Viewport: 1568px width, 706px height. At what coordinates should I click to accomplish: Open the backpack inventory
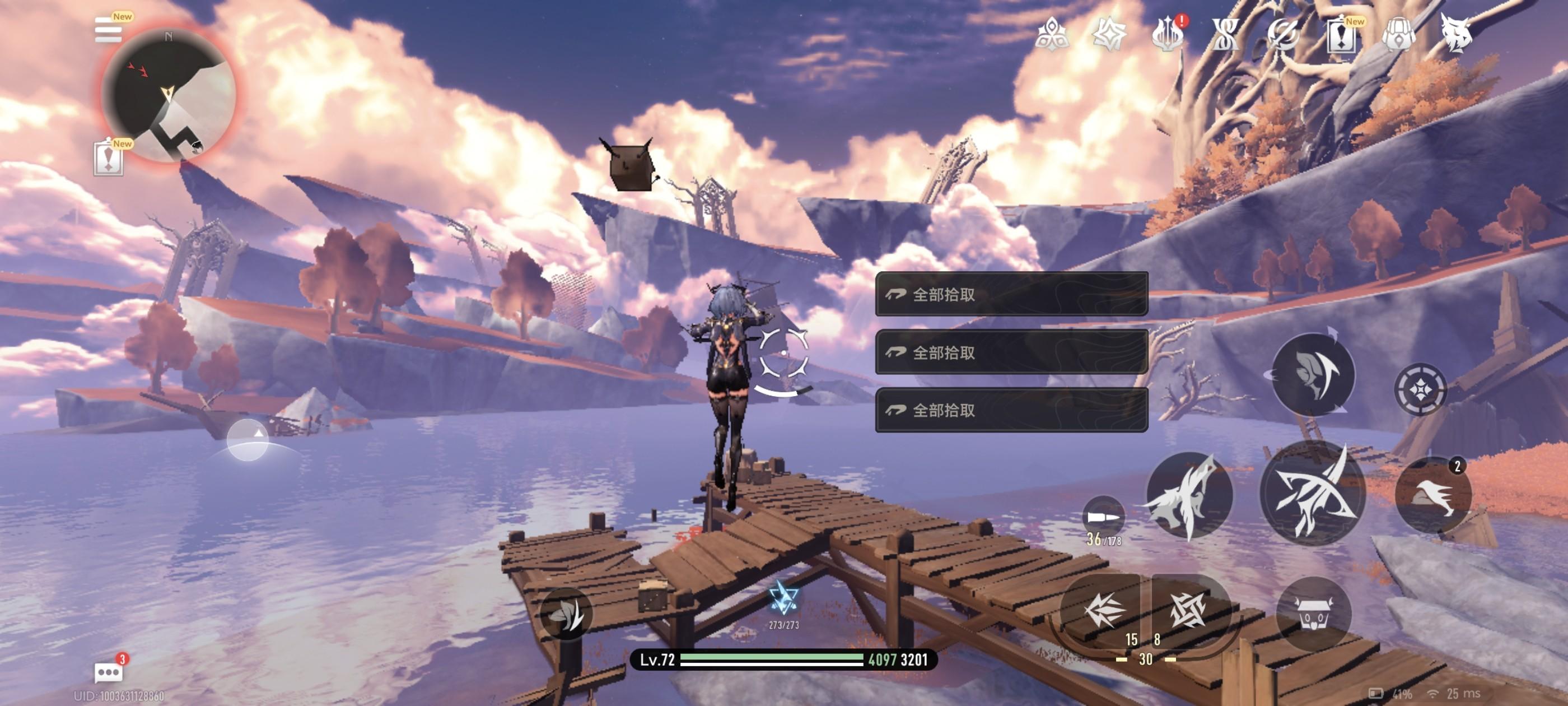1399,35
